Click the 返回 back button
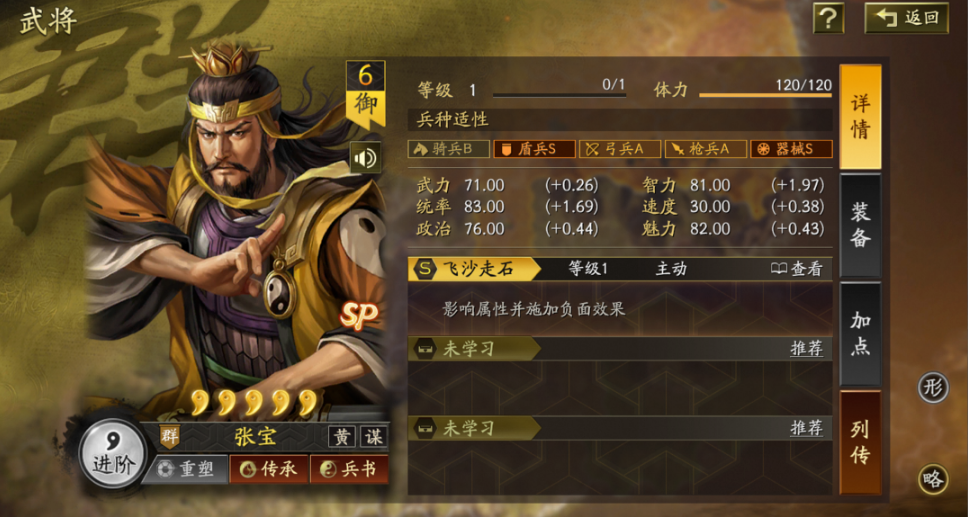This screenshot has height=517, width=968. (906, 18)
